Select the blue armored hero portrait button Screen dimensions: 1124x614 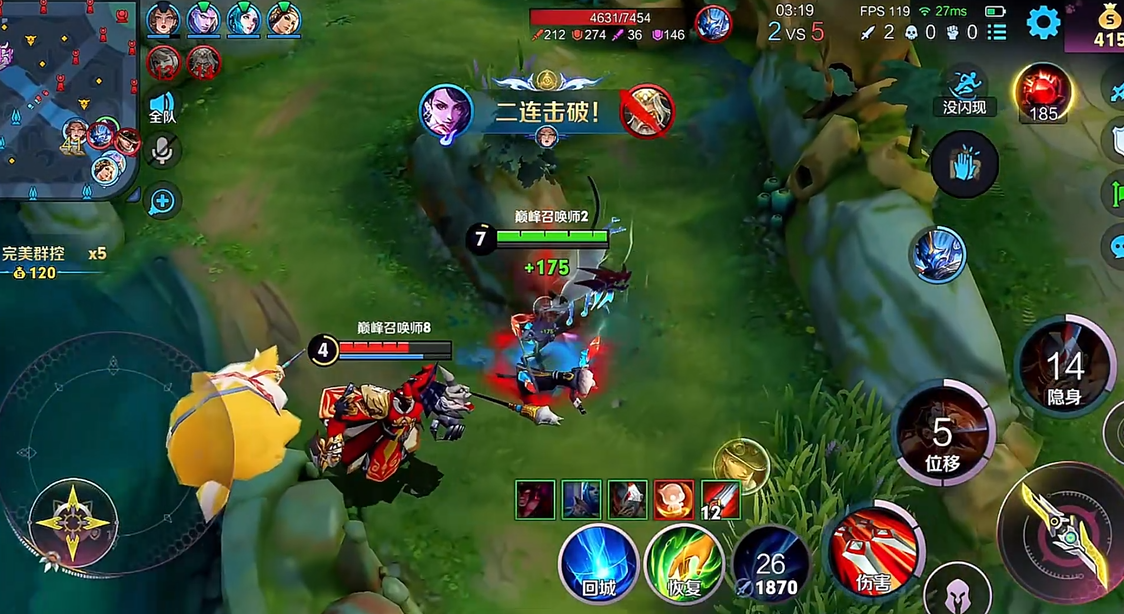point(938,254)
